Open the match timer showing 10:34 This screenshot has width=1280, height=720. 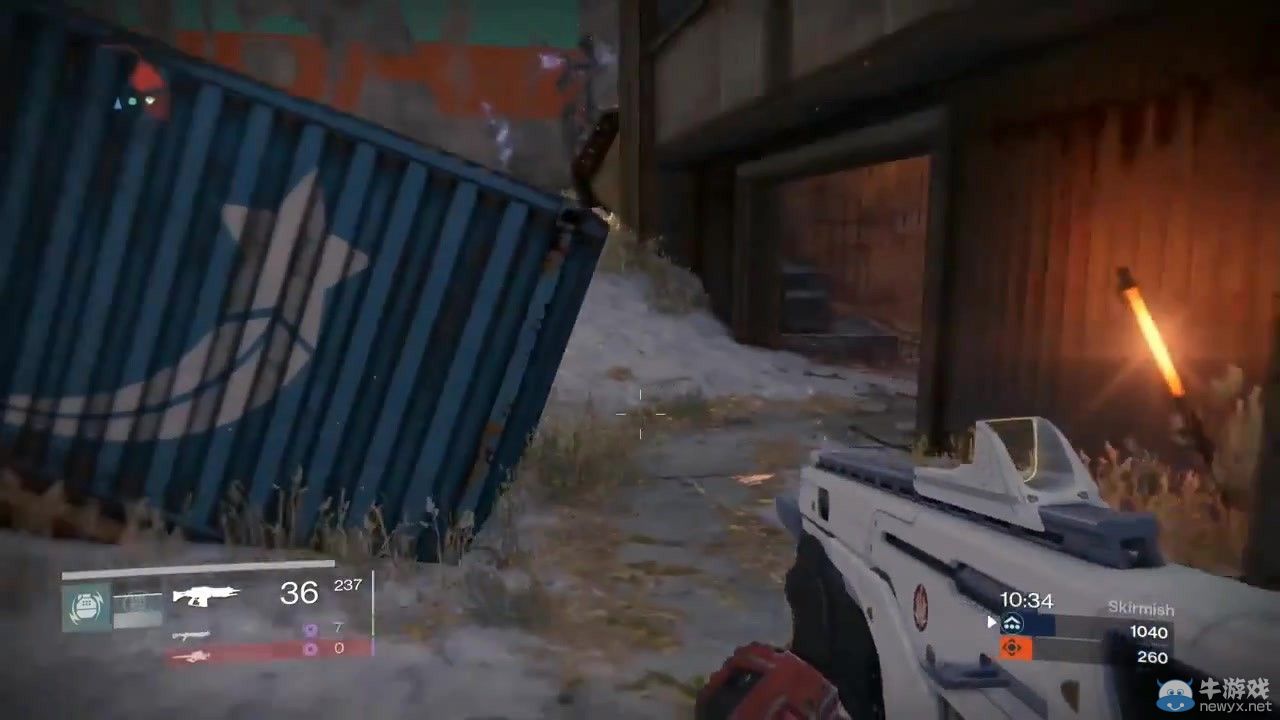pos(1026,600)
